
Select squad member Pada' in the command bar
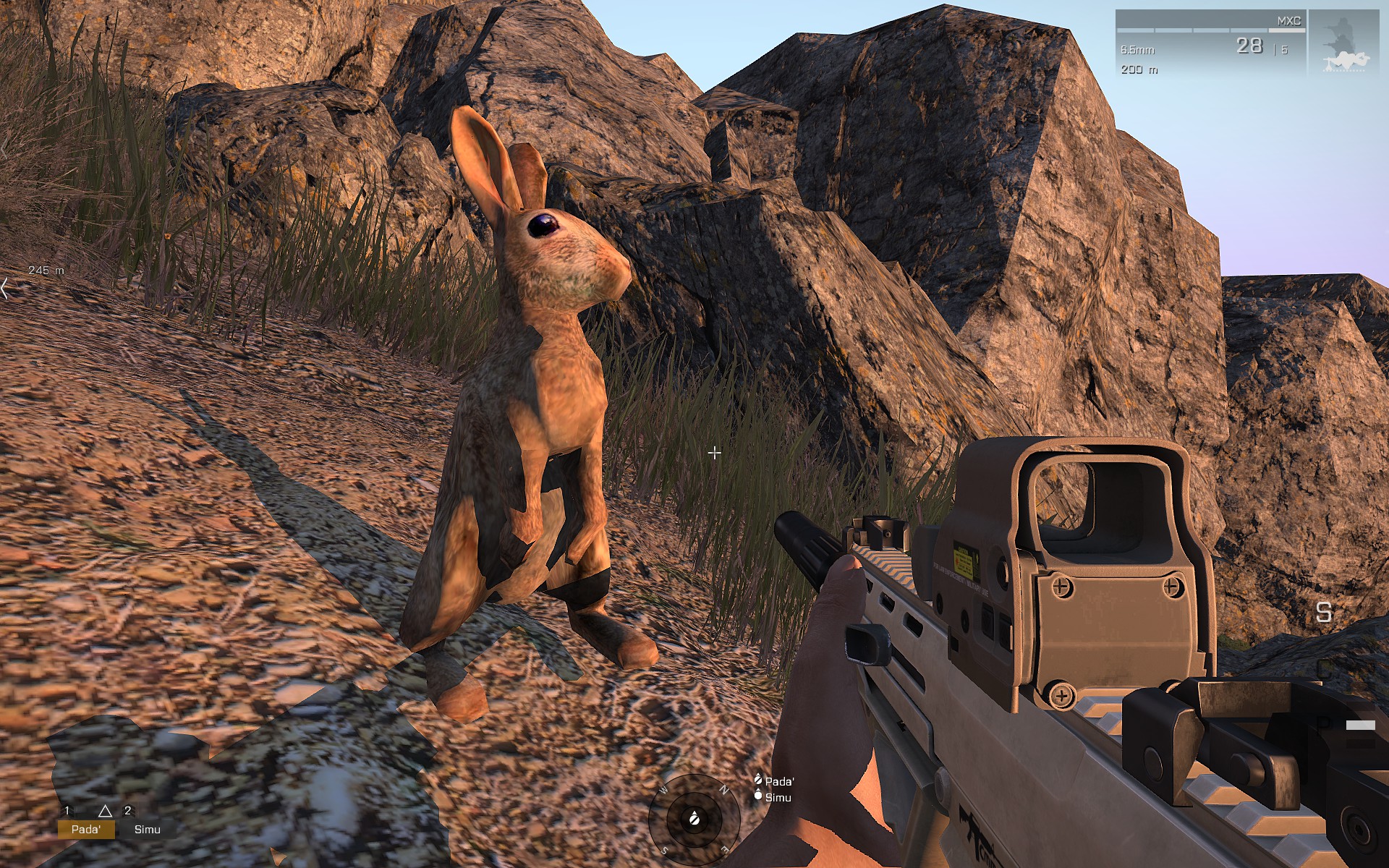86,829
